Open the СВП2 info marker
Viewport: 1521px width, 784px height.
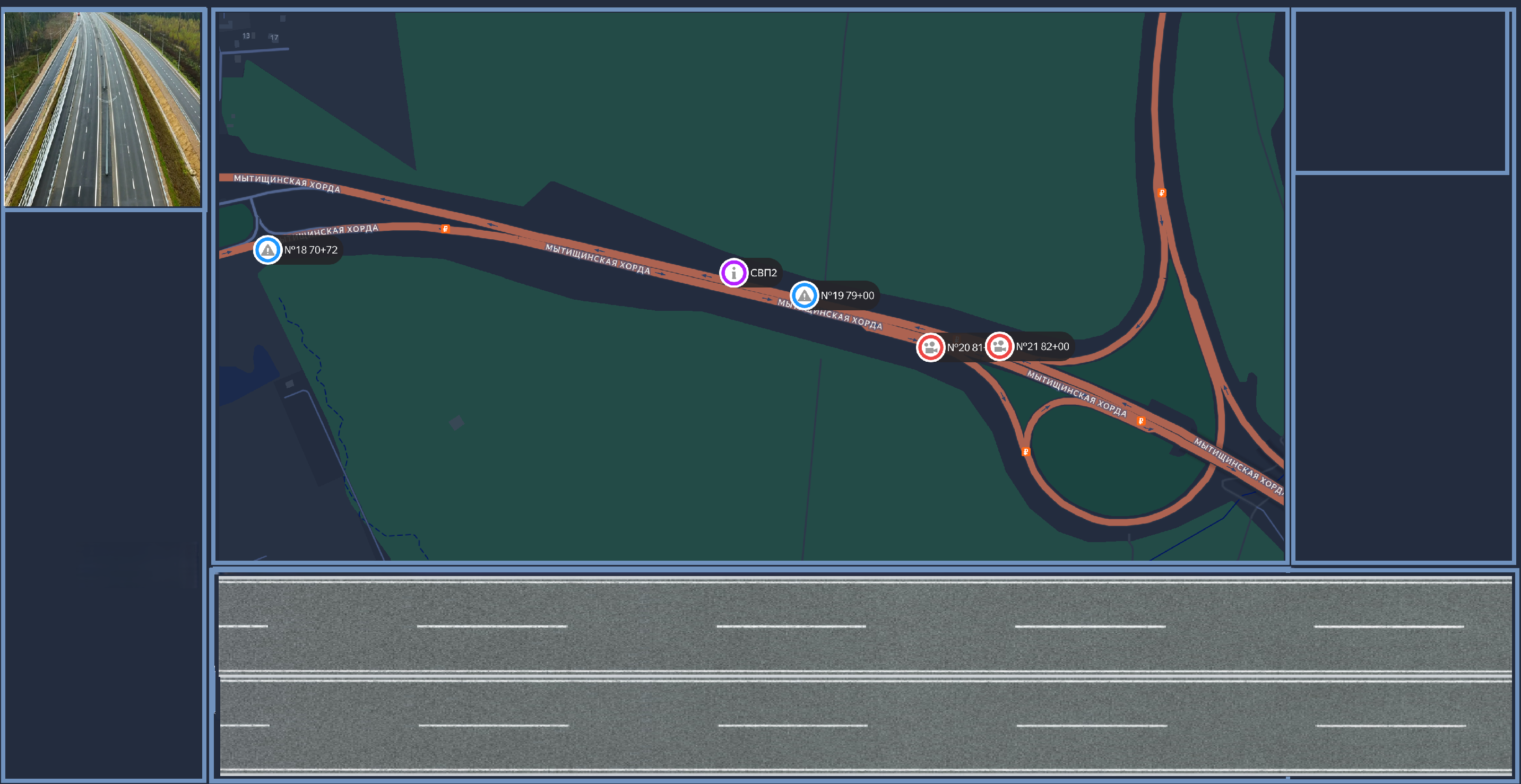tap(733, 273)
